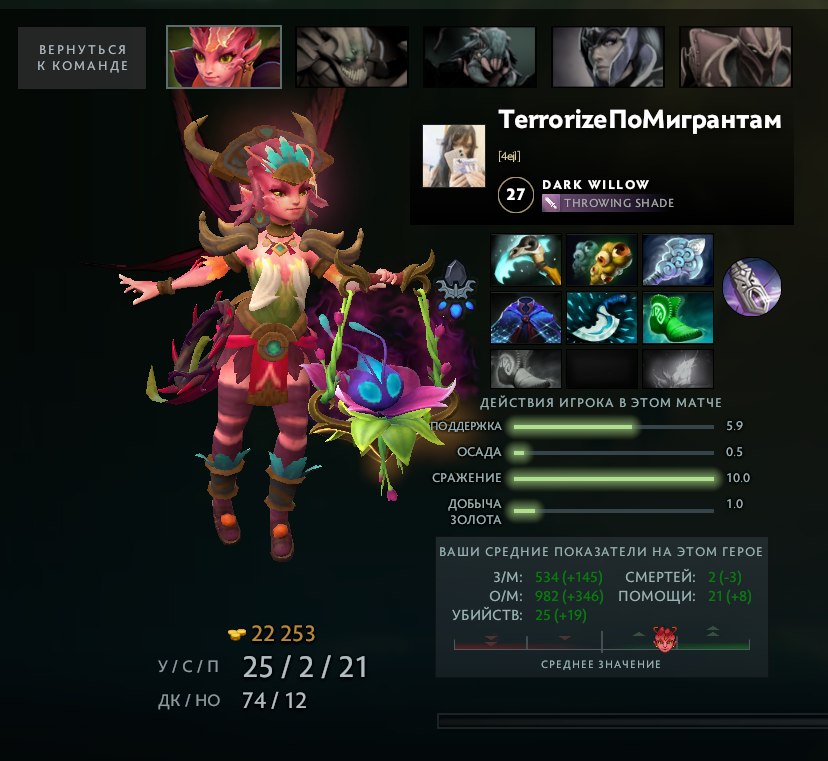Select the Dark Willow hero portrait
The image size is (828, 761).
tap(223, 57)
